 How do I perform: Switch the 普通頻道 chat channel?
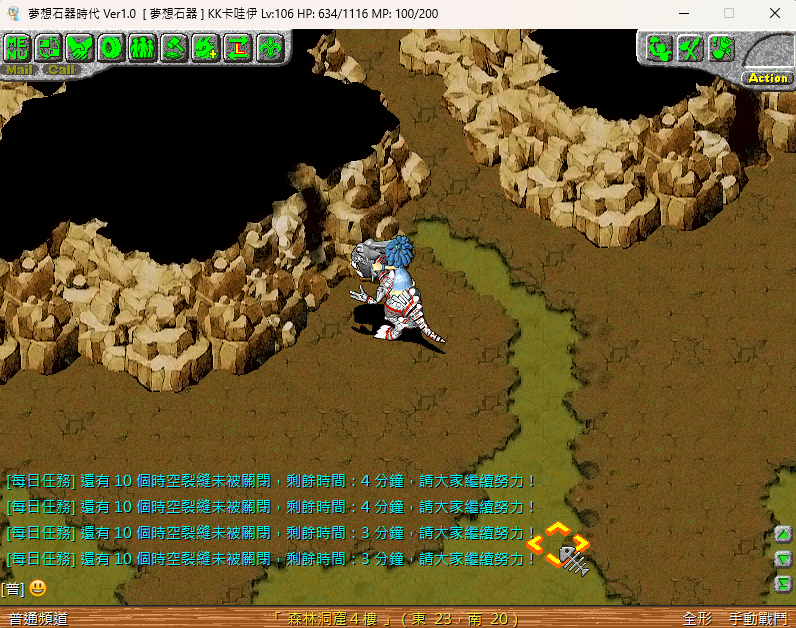click(38, 619)
